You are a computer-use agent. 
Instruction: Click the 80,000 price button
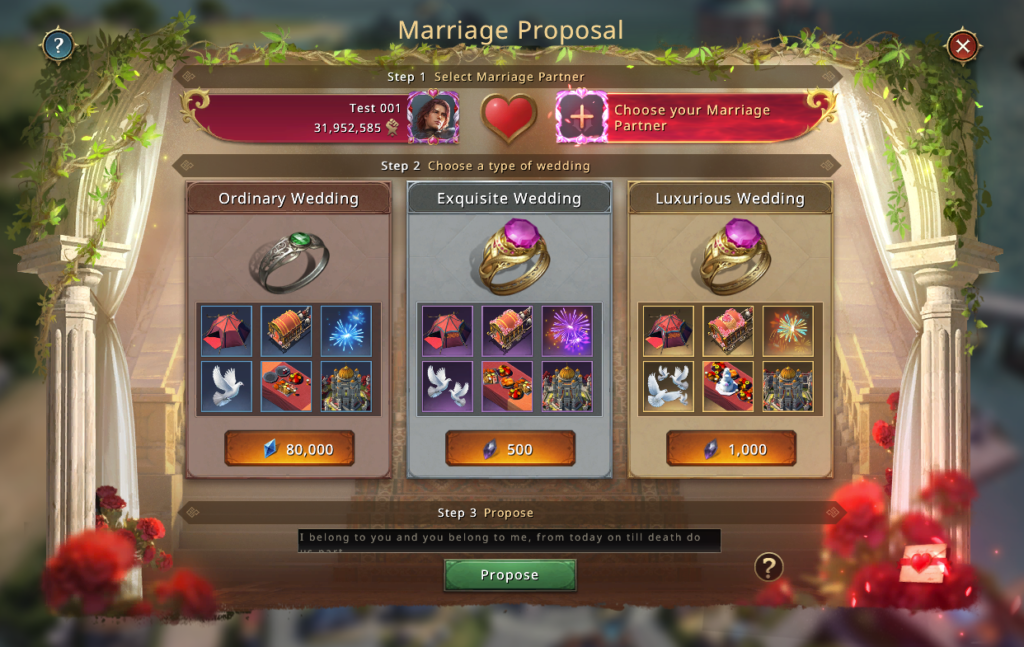[x=289, y=449]
